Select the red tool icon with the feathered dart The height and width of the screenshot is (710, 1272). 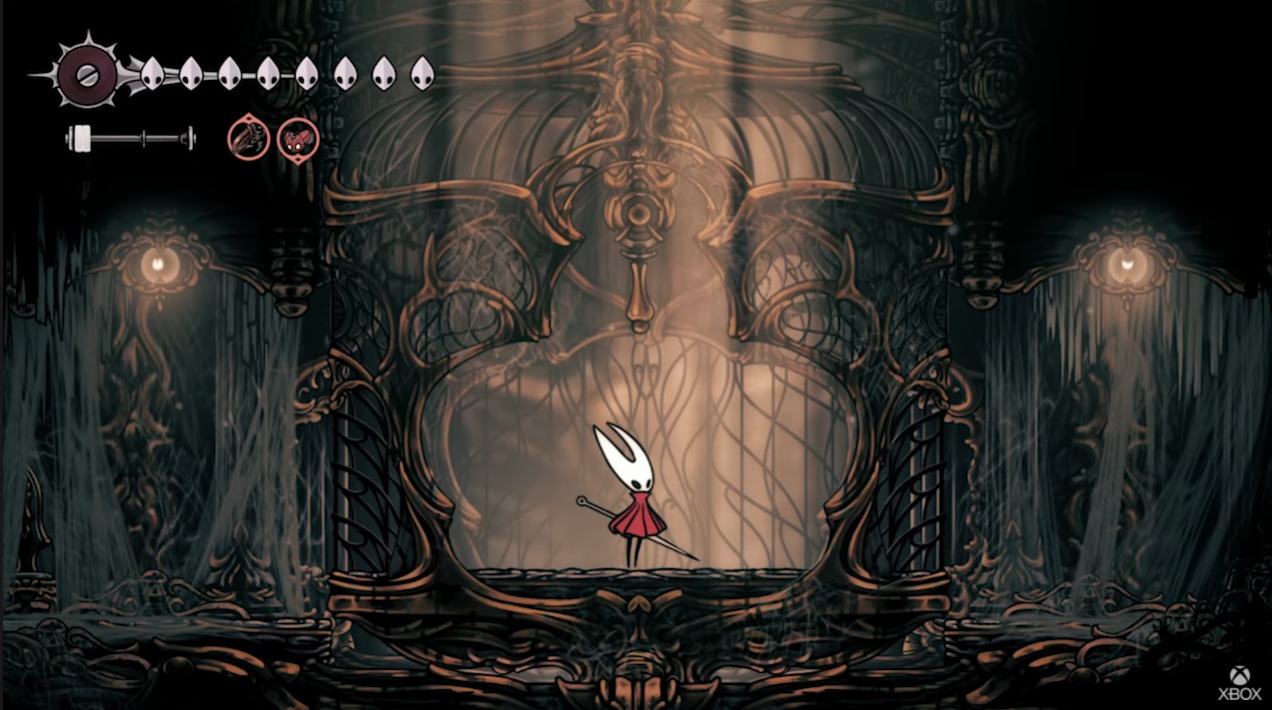point(248,138)
